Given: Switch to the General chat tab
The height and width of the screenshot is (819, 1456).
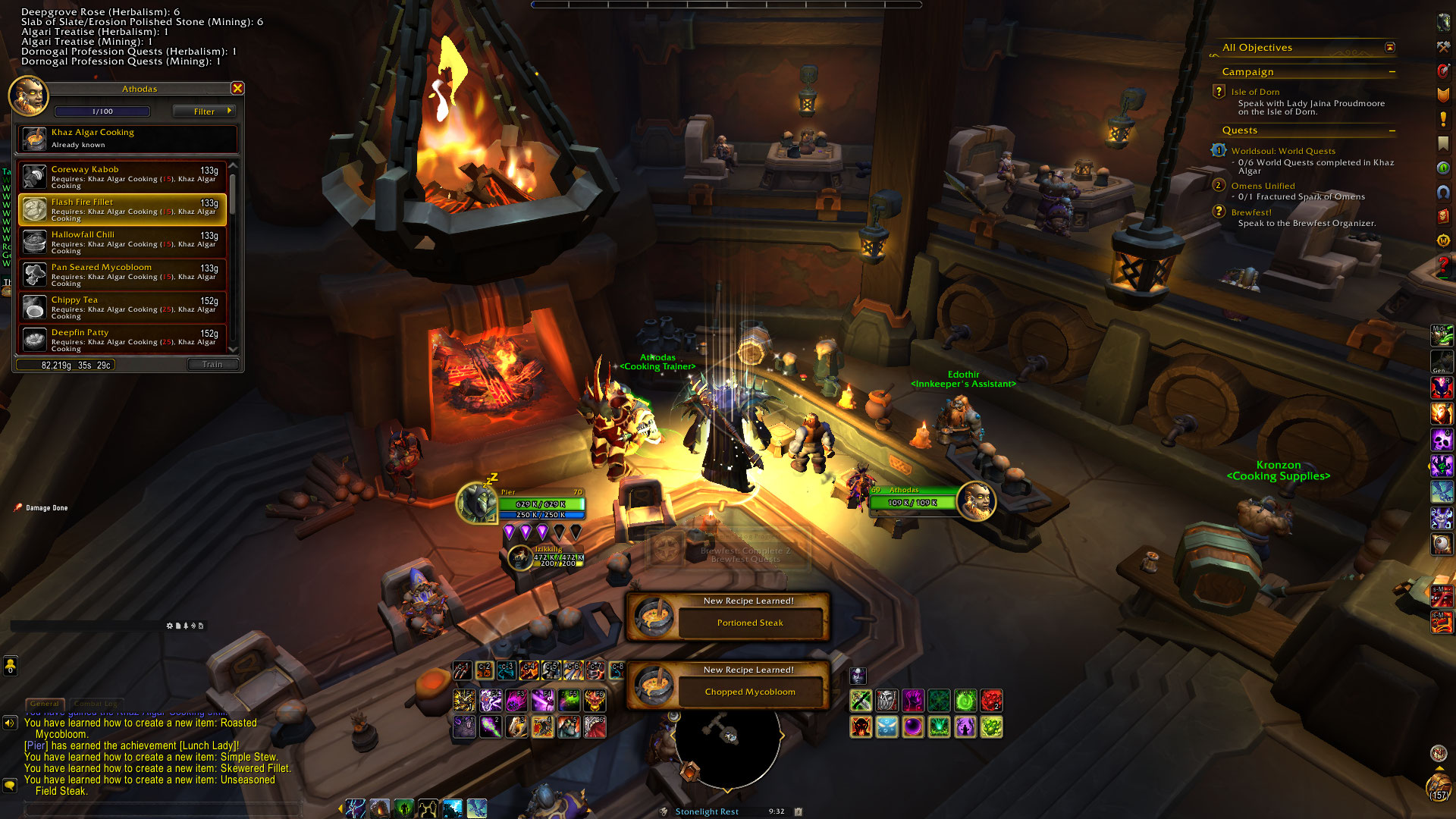Looking at the screenshot, I should point(45,704).
